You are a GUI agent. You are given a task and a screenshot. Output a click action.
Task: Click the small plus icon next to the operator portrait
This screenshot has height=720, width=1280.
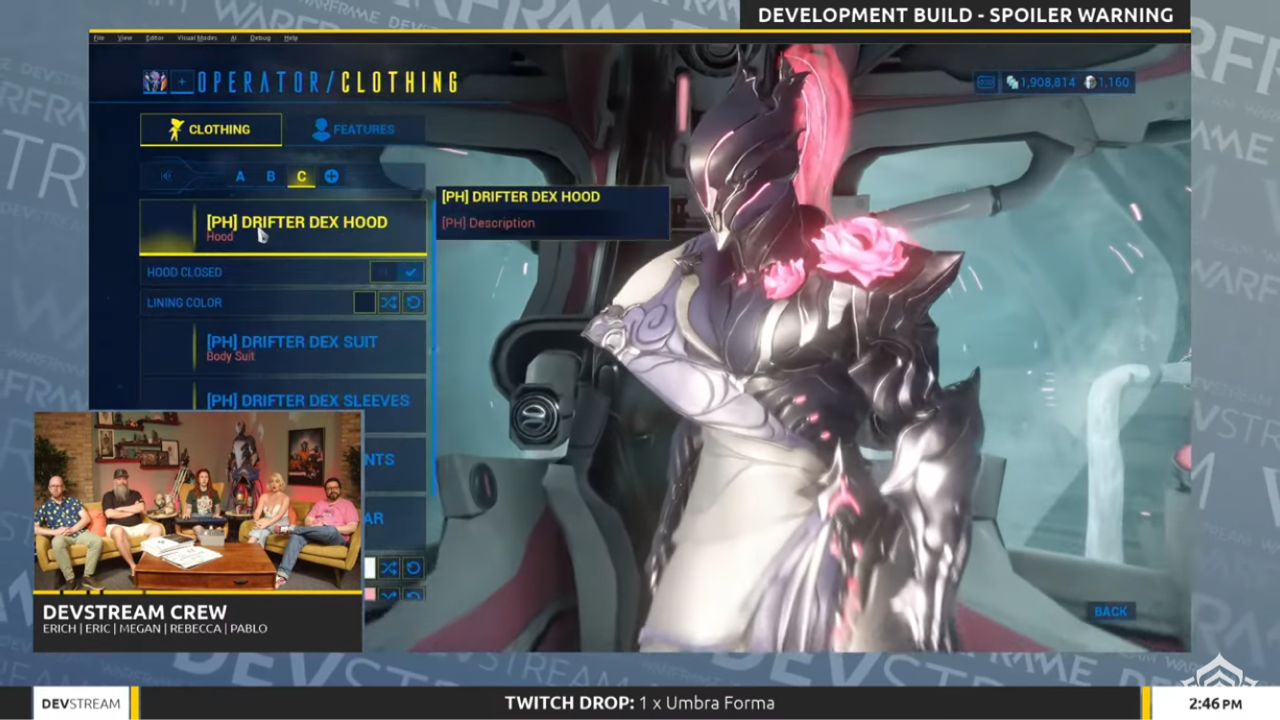[x=180, y=82]
